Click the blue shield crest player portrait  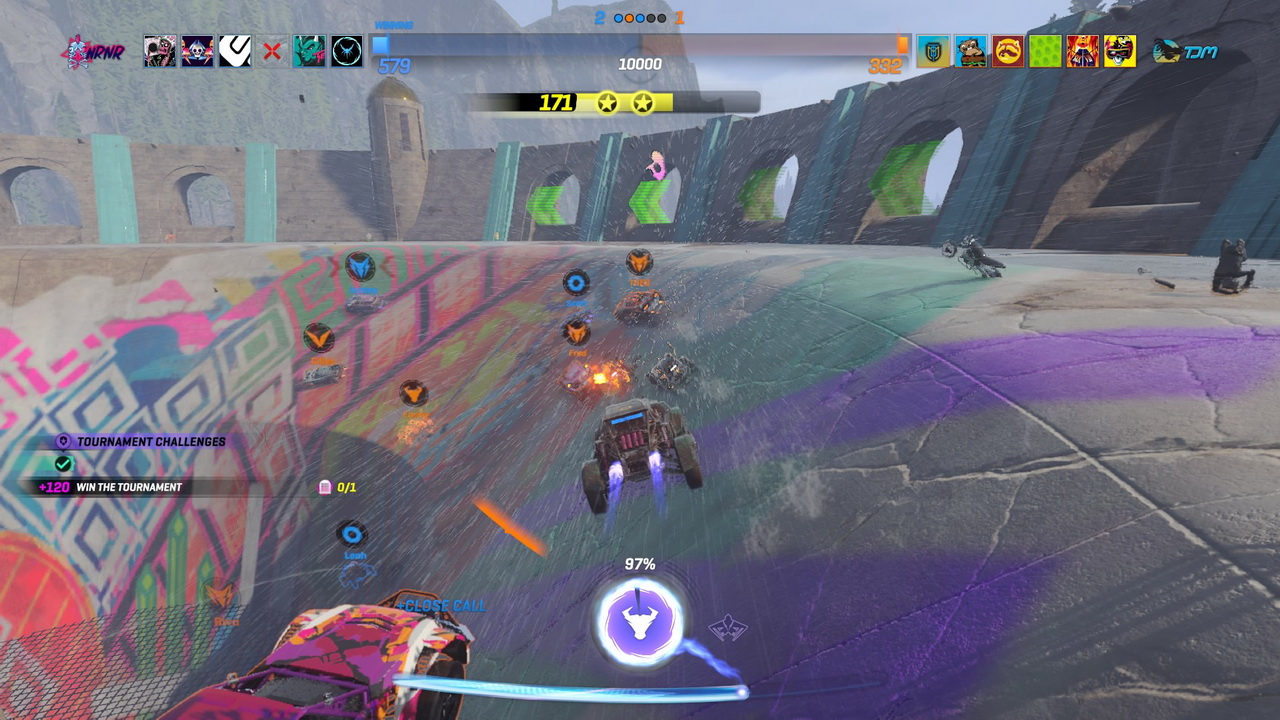click(933, 51)
